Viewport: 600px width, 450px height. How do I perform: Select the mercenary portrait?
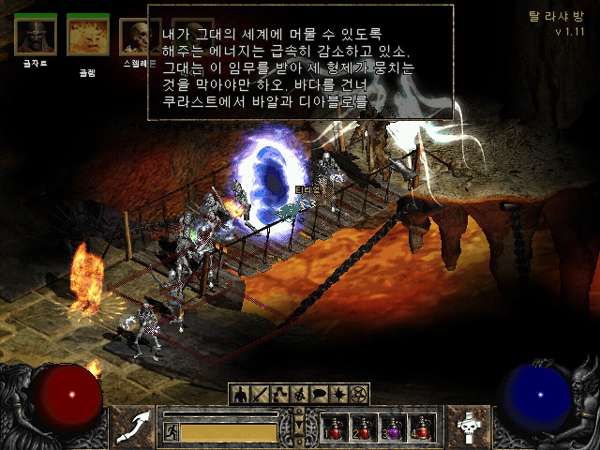pyautogui.click(x=36, y=37)
